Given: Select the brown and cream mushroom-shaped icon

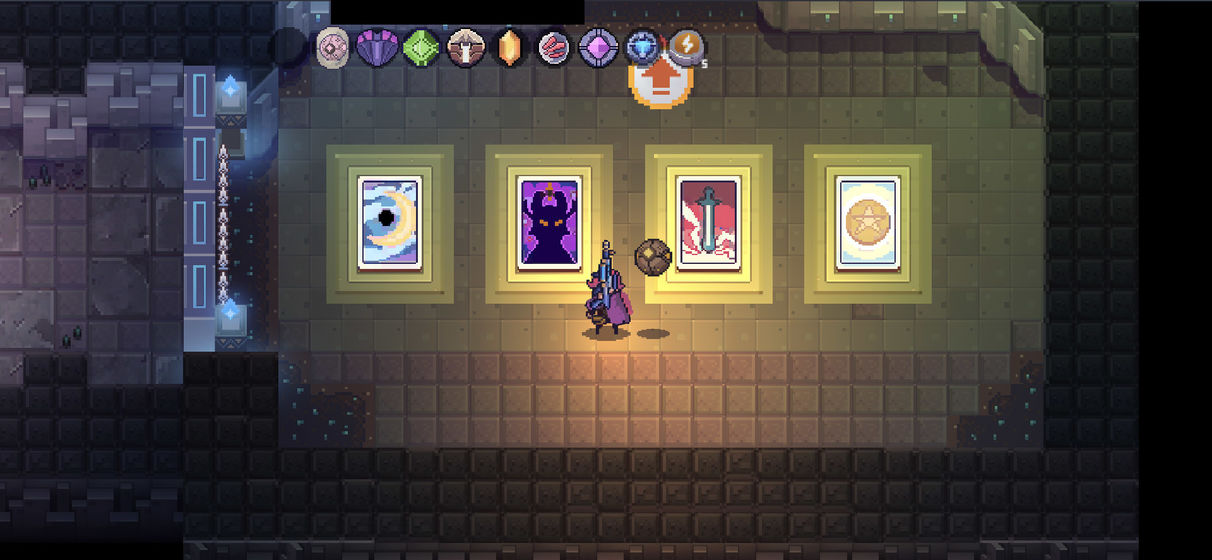Looking at the screenshot, I should coord(465,47).
